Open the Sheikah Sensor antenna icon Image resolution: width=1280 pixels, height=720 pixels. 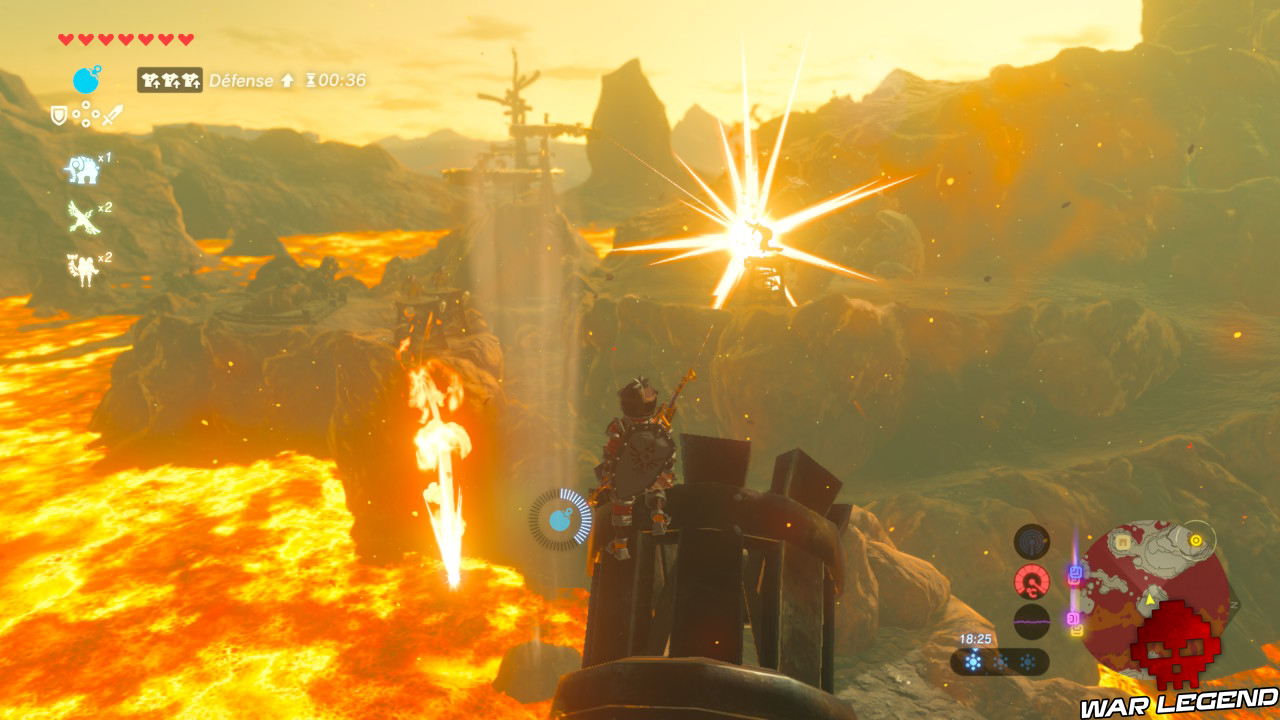[x=1031, y=540]
